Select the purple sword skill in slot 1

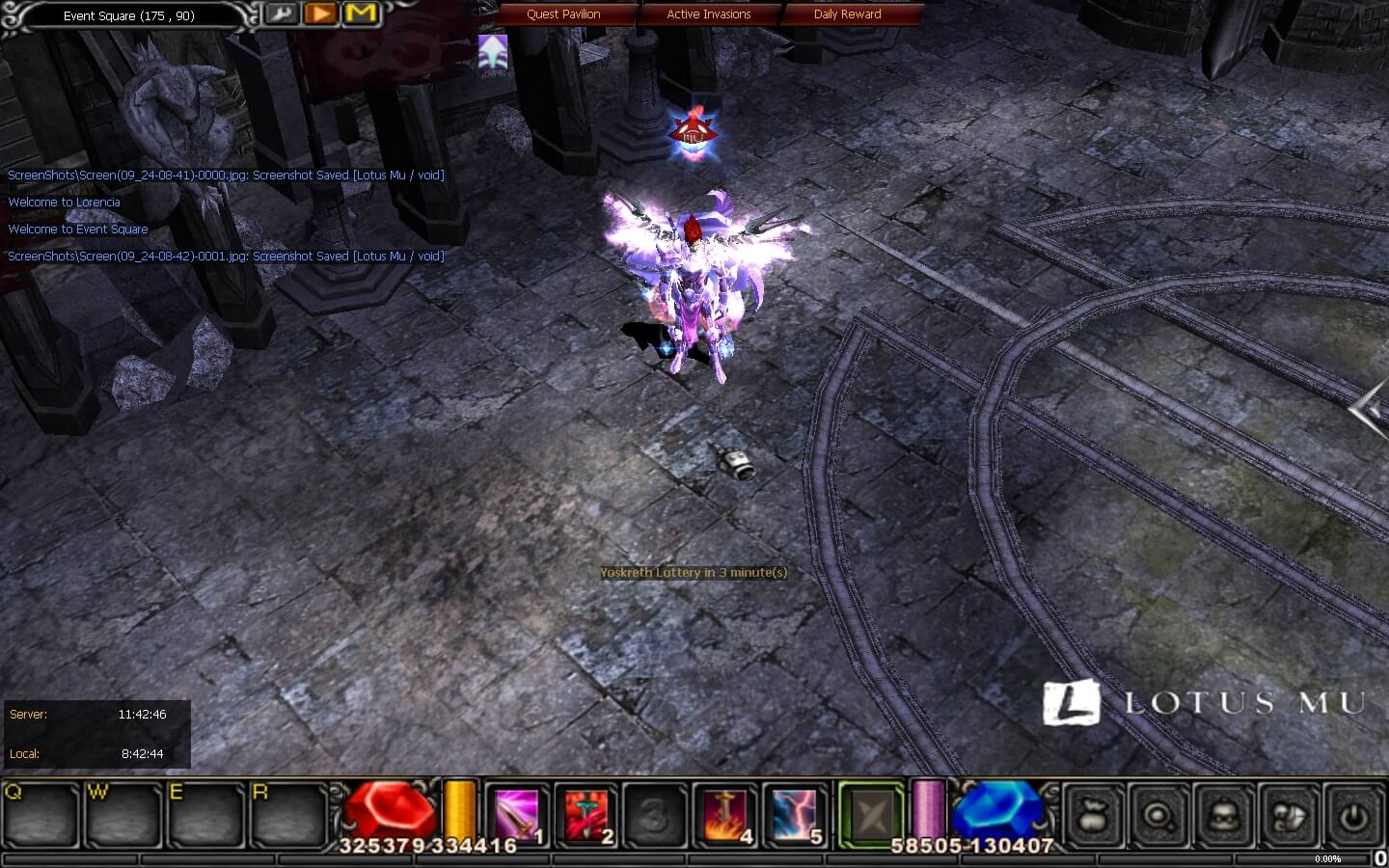pyautogui.click(x=517, y=815)
